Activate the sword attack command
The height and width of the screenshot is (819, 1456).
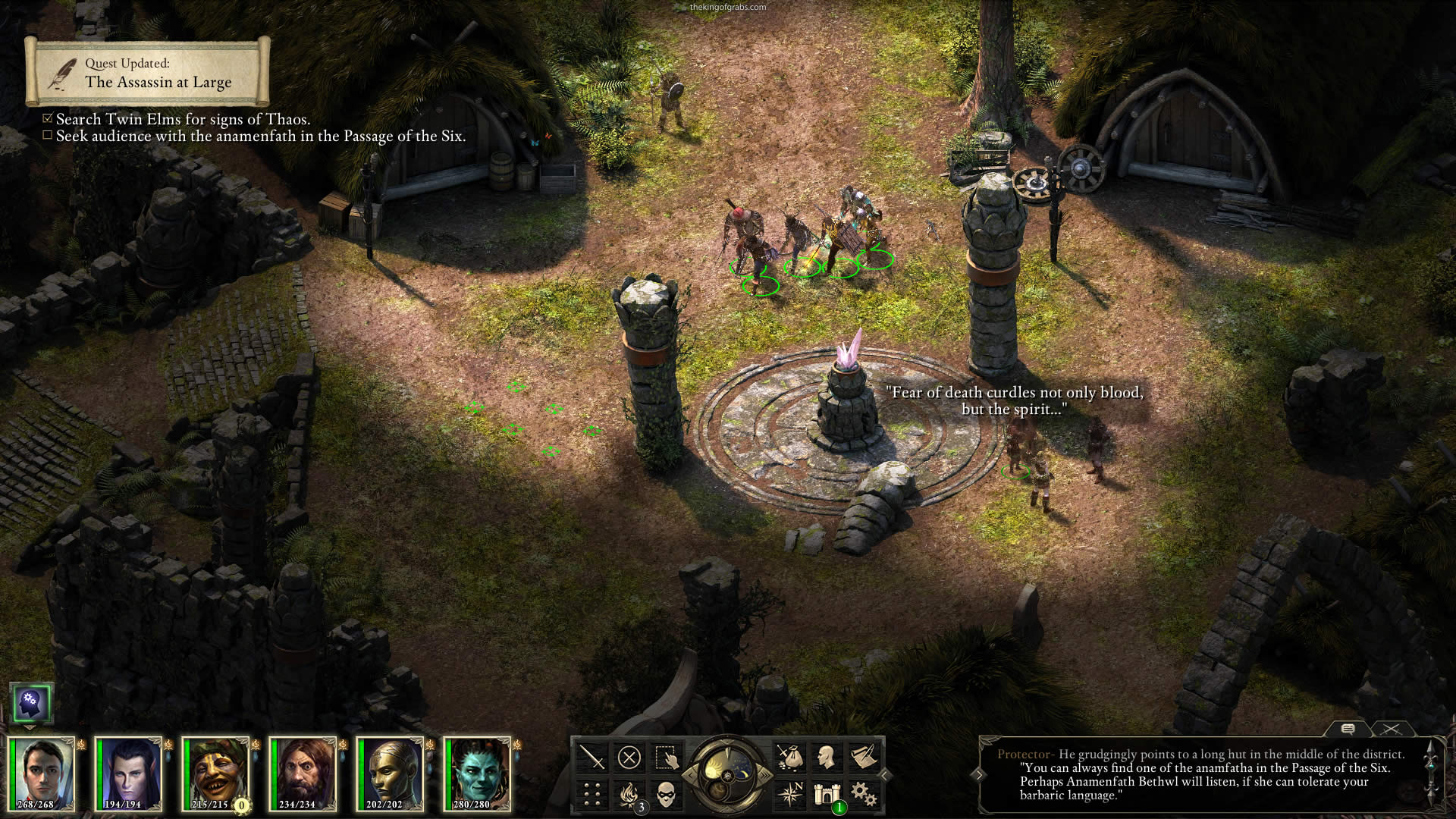(x=591, y=757)
